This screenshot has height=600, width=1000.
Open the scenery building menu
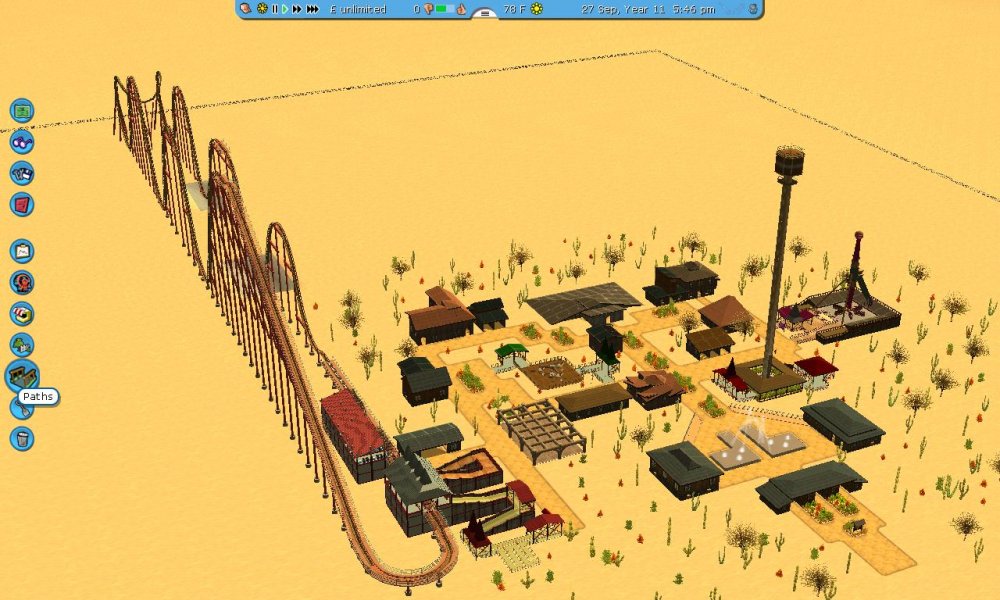[22, 345]
